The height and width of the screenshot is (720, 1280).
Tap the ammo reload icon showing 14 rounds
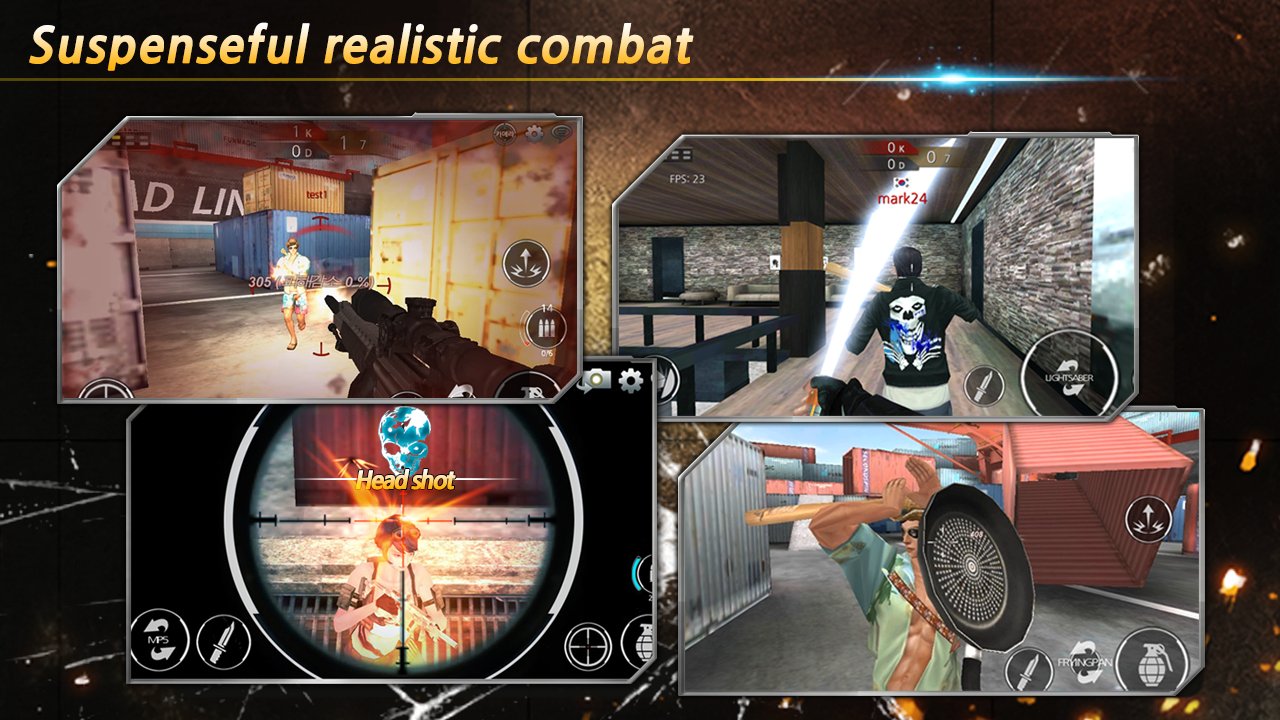(546, 325)
